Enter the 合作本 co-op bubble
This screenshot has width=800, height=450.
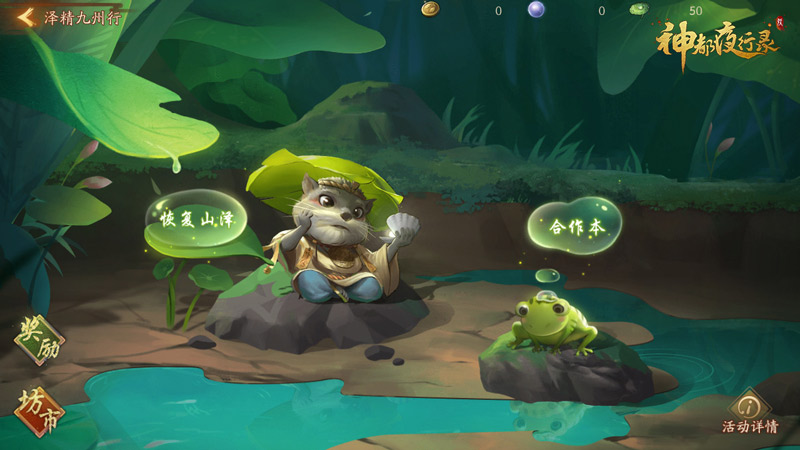(x=575, y=227)
